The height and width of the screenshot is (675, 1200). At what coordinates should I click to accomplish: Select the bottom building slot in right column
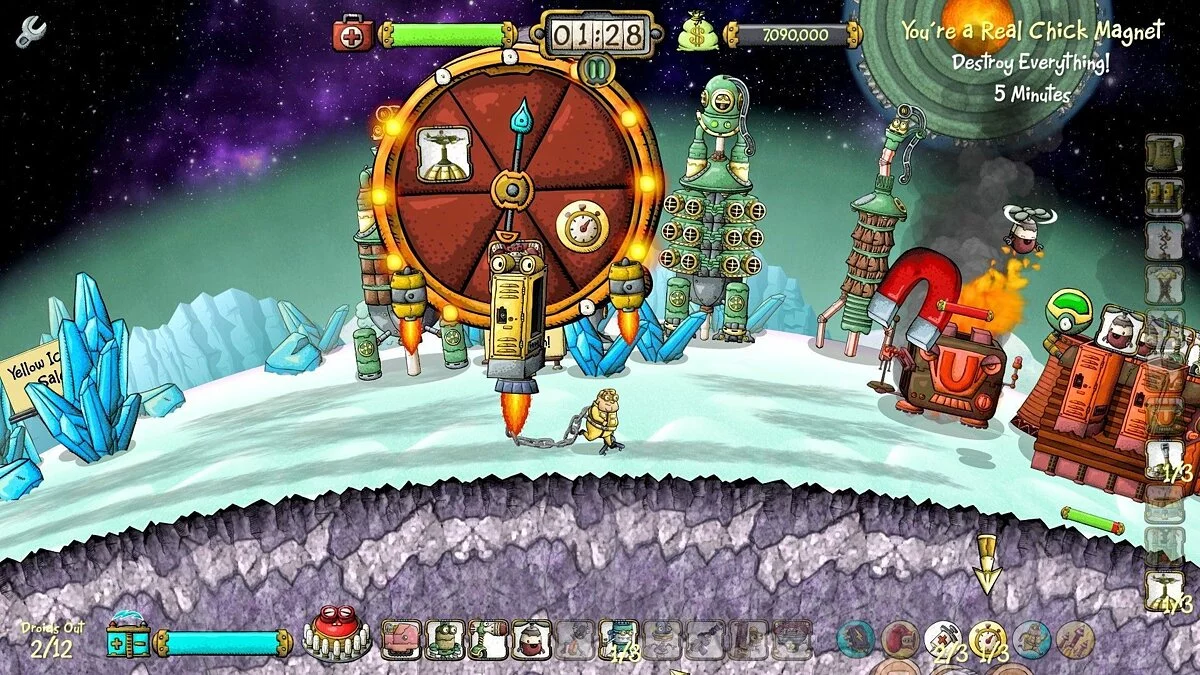[x=1164, y=591]
